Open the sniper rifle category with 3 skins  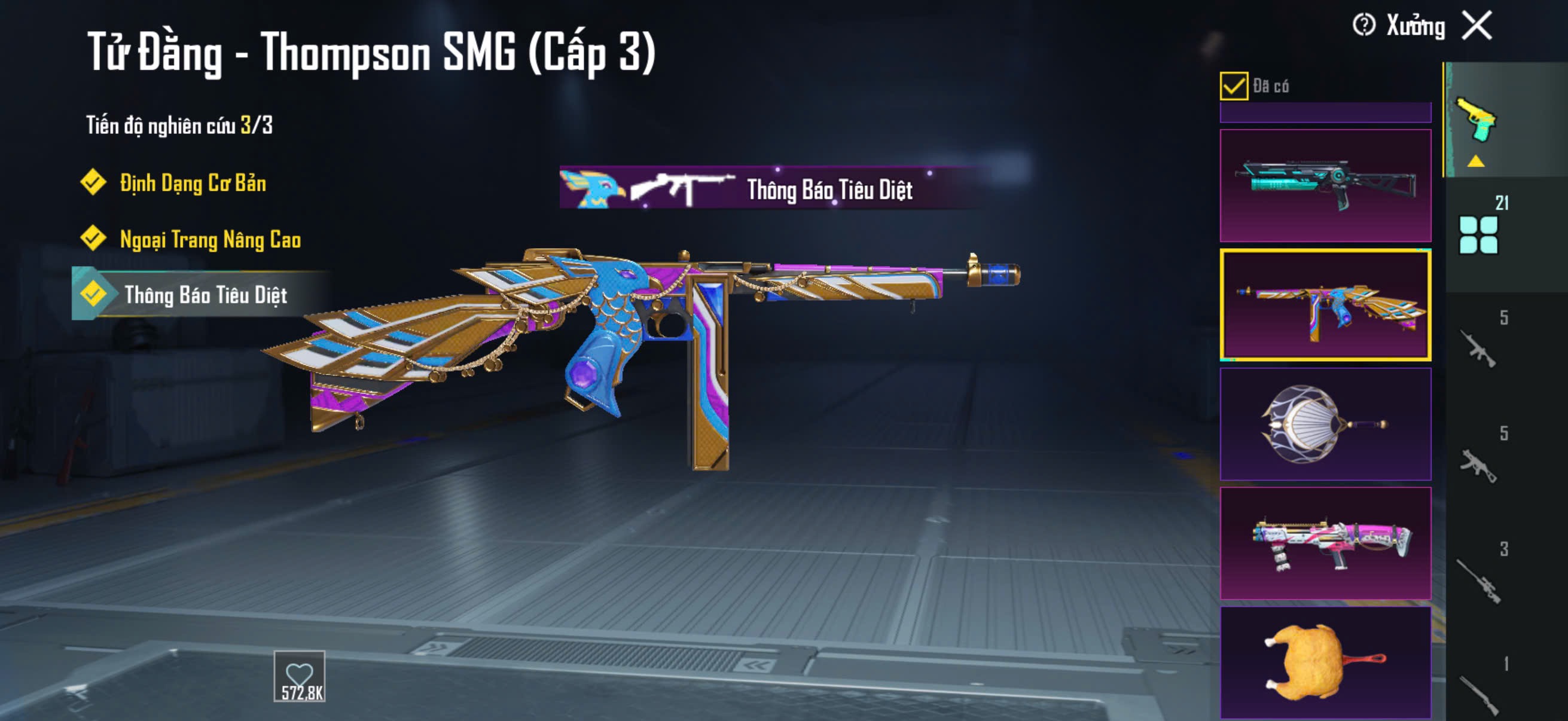pos(1479,578)
